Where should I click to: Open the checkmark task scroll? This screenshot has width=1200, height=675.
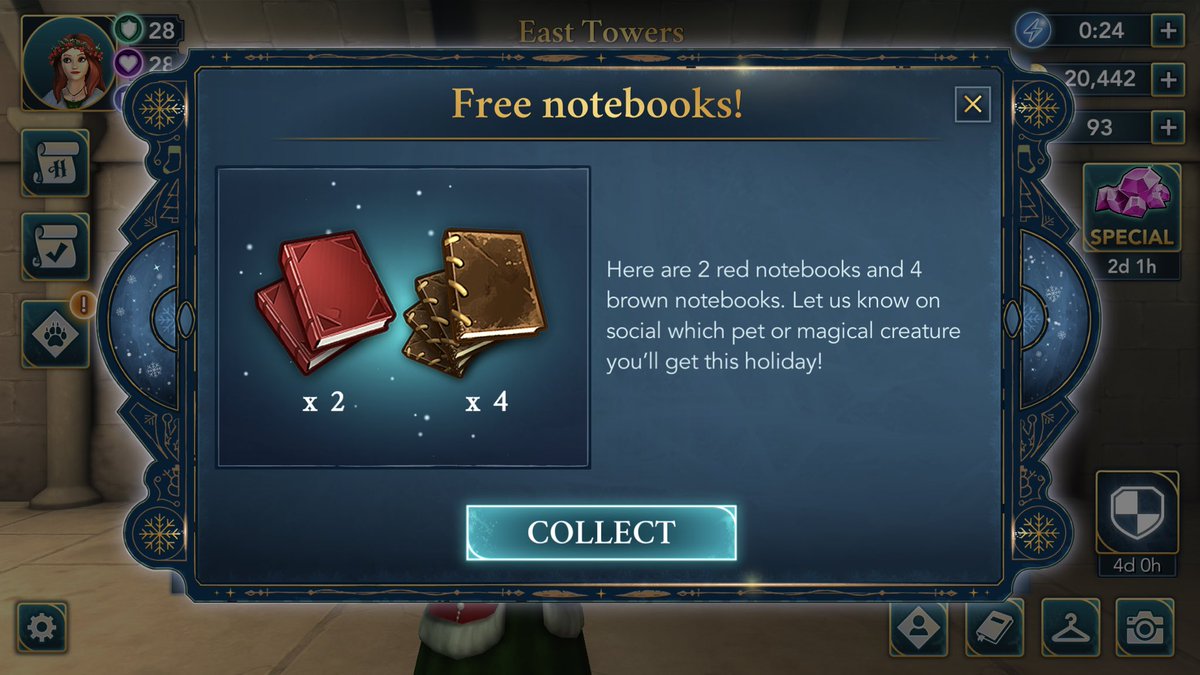coord(54,246)
